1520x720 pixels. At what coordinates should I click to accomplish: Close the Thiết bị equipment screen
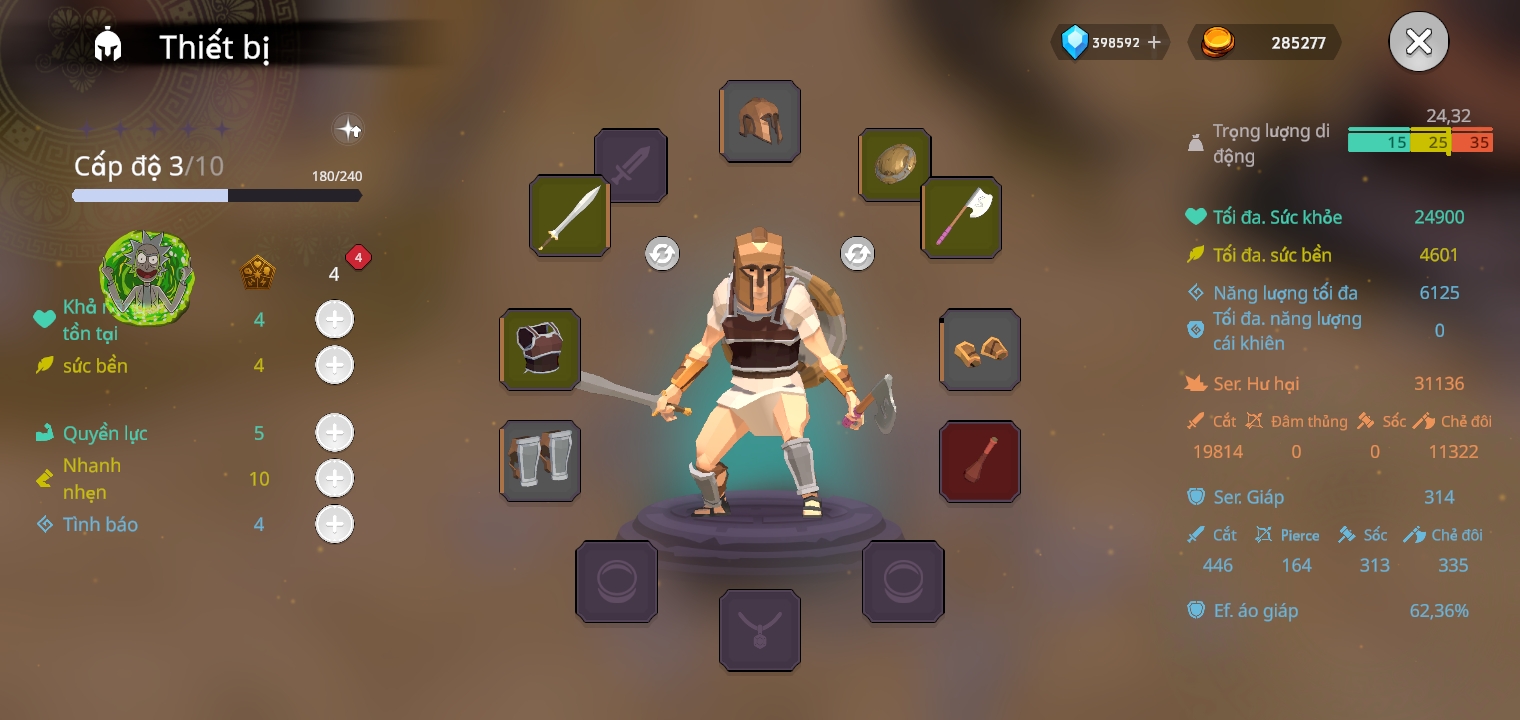pos(1418,42)
